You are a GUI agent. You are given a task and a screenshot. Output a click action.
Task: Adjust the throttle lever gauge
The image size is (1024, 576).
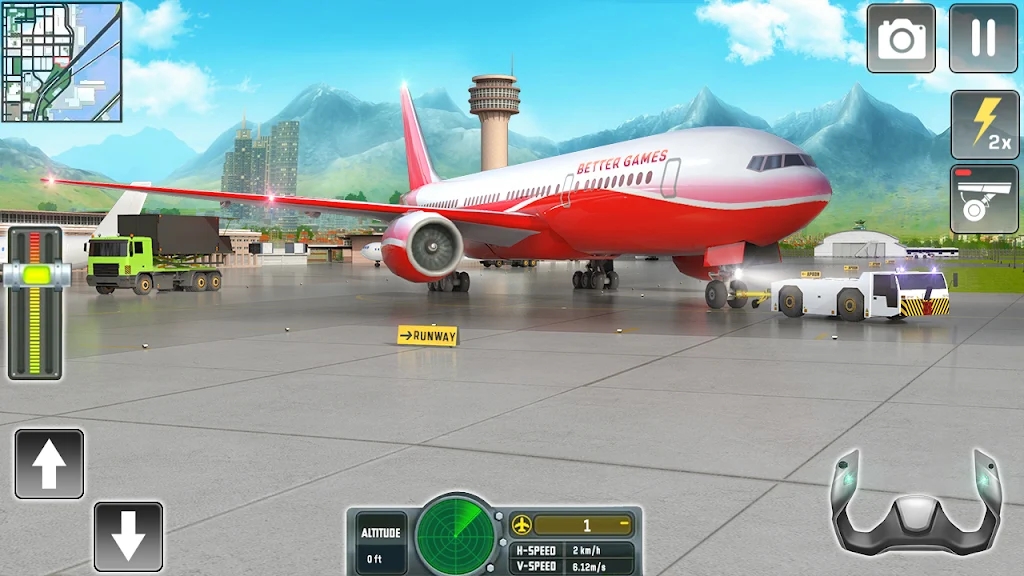(x=35, y=275)
